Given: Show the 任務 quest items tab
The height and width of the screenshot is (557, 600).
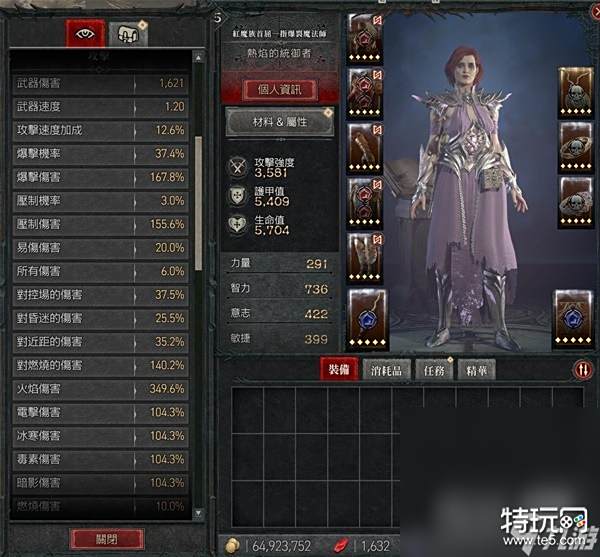Looking at the screenshot, I should point(430,369).
